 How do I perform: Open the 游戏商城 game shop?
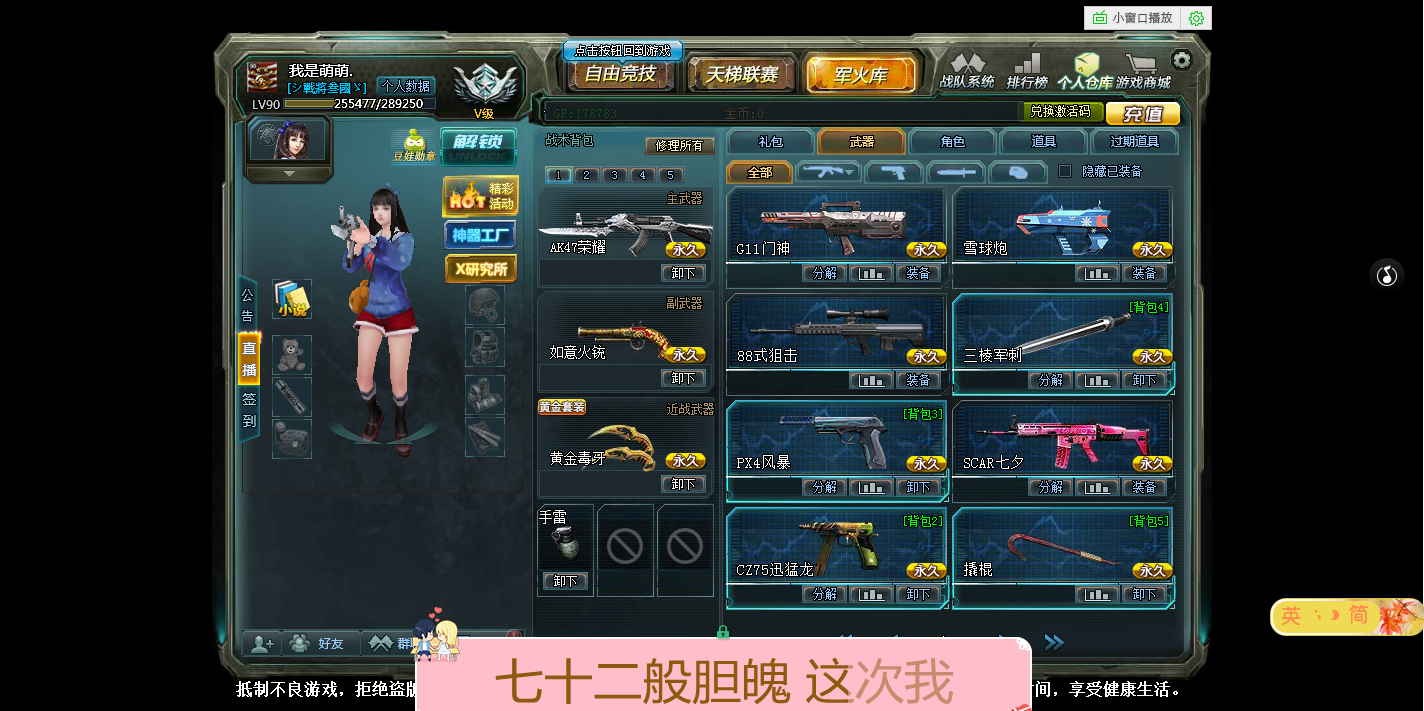1143,72
